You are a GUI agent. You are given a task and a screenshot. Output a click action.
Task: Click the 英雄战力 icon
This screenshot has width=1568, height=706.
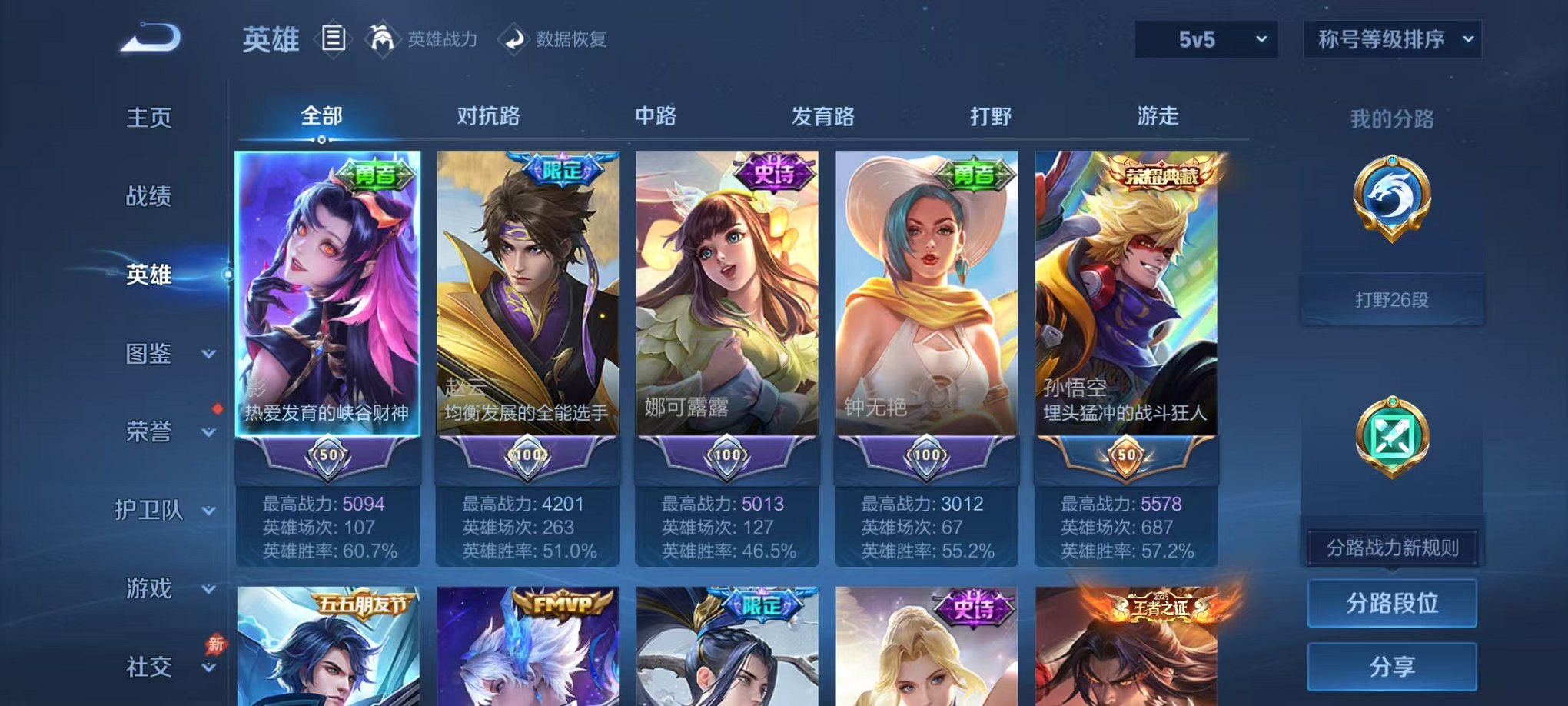point(382,38)
